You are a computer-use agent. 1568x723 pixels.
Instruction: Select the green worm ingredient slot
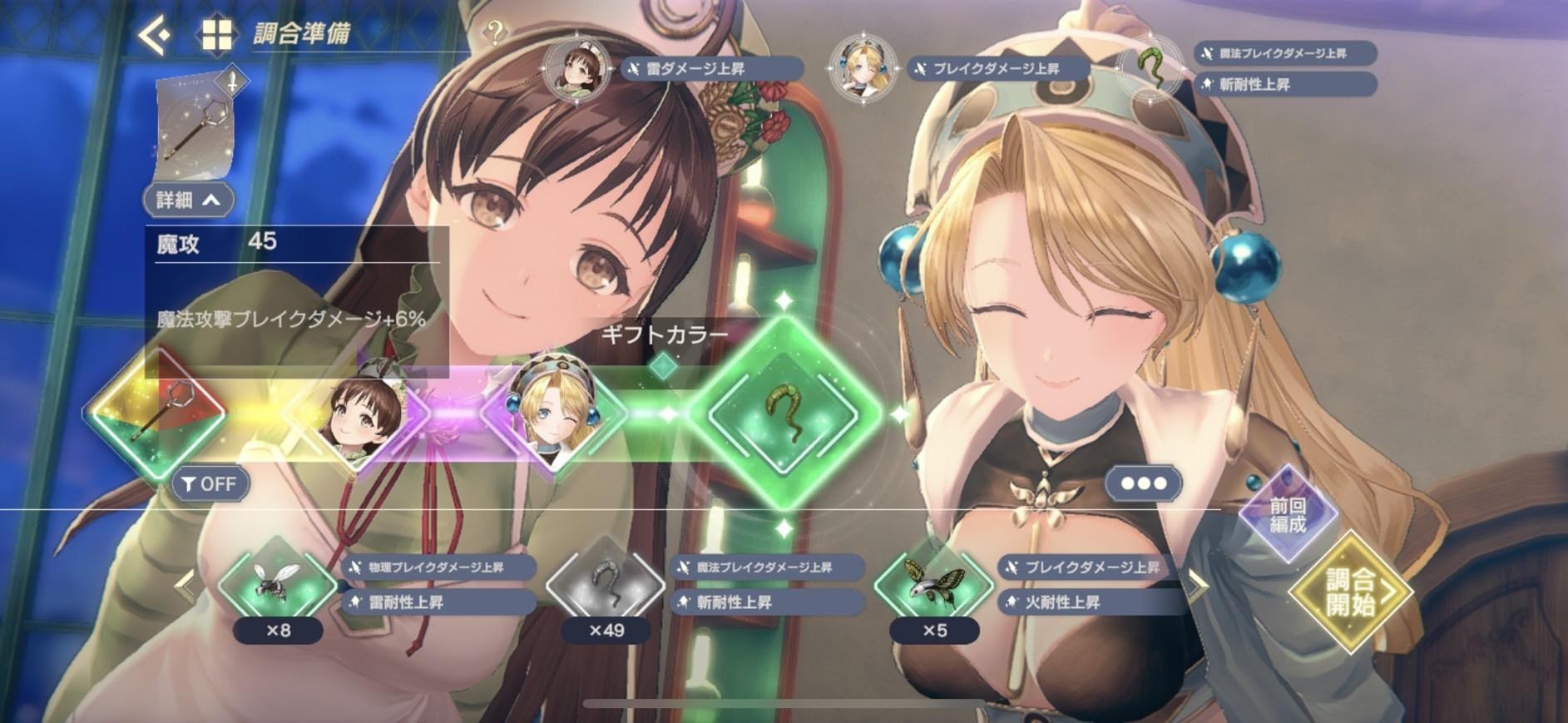click(x=782, y=413)
